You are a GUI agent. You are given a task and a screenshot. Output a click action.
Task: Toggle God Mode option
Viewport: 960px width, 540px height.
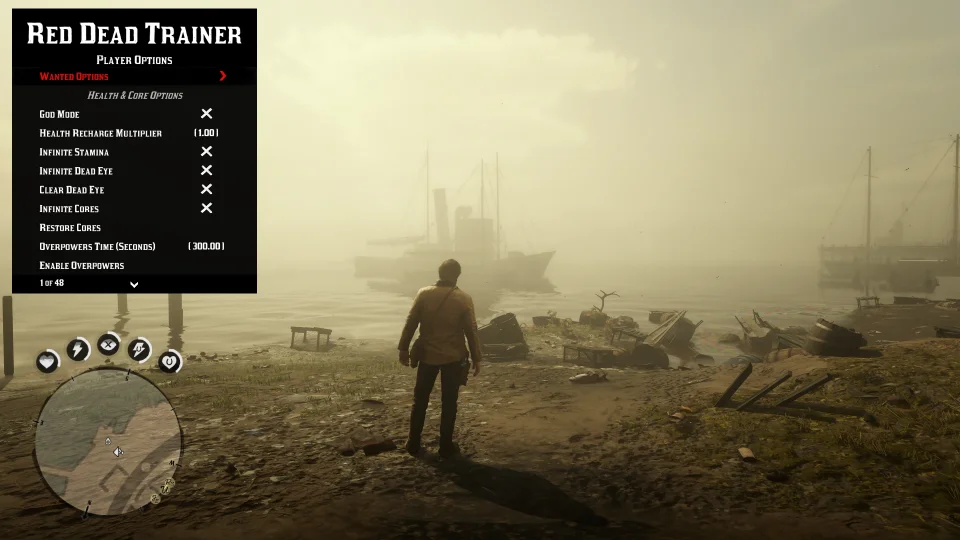point(206,114)
